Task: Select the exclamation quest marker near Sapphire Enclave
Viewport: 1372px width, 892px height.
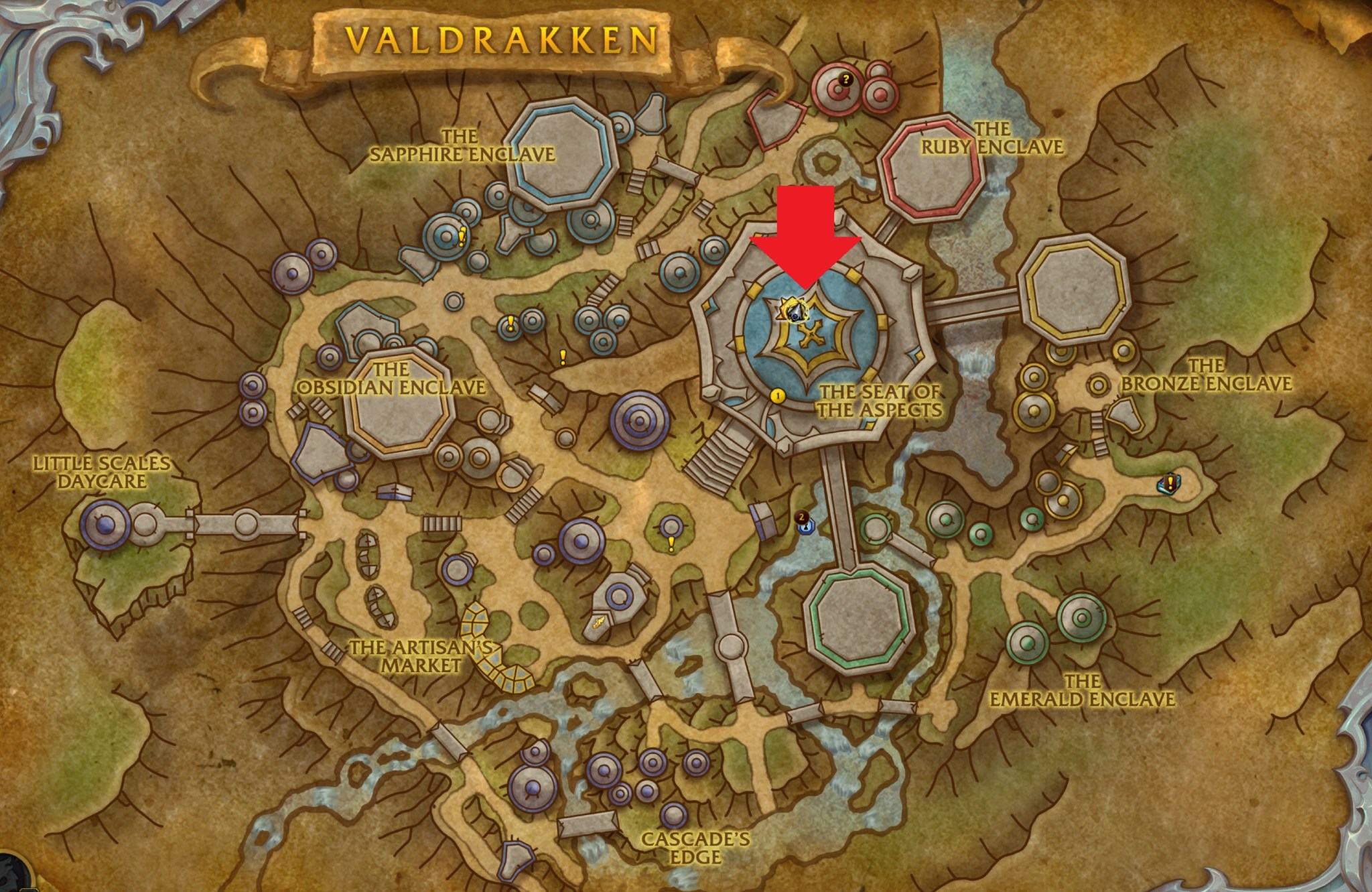Action: (x=462, y=236)
